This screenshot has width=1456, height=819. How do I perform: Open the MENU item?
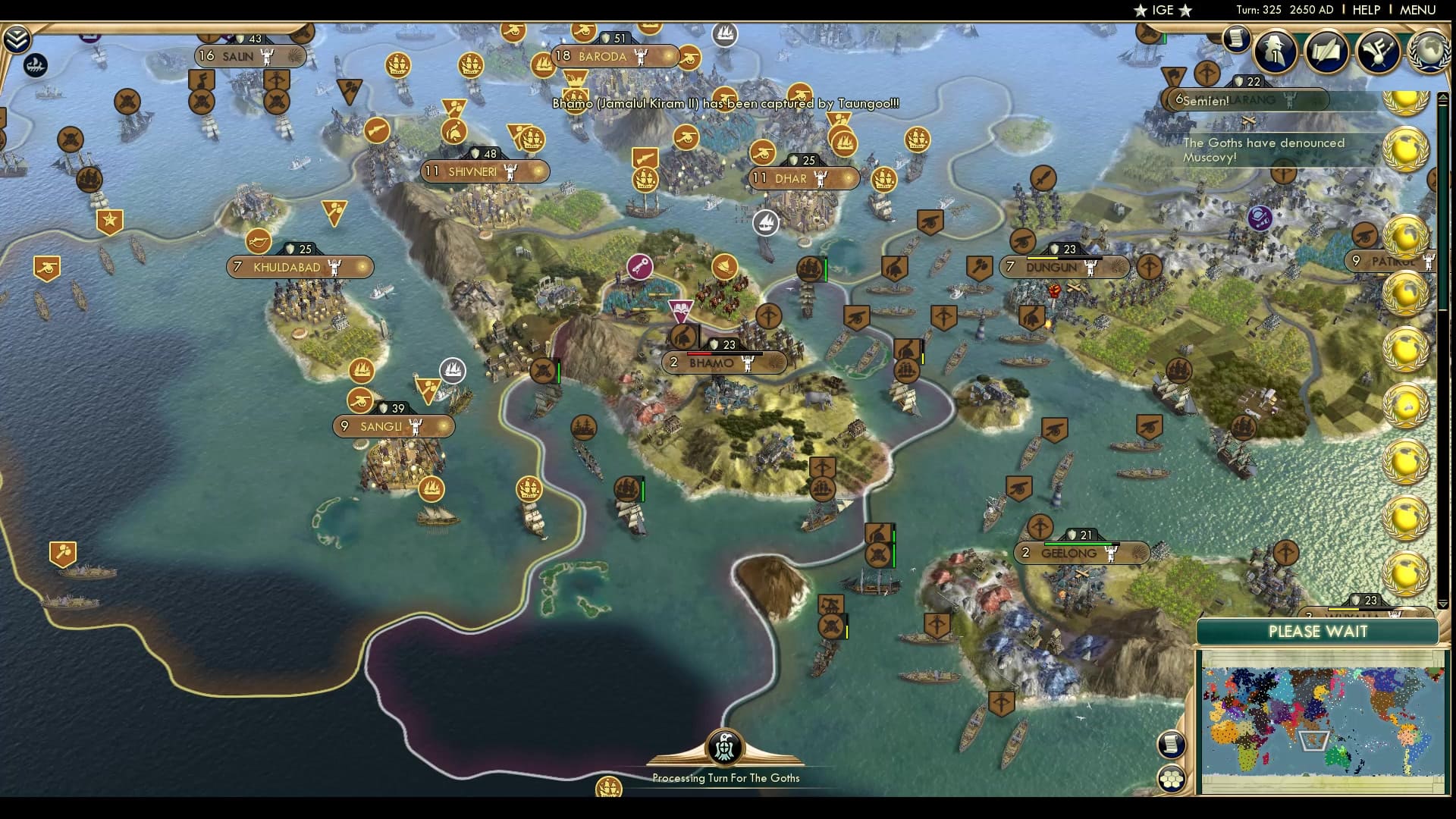(x=1417, y=10)
